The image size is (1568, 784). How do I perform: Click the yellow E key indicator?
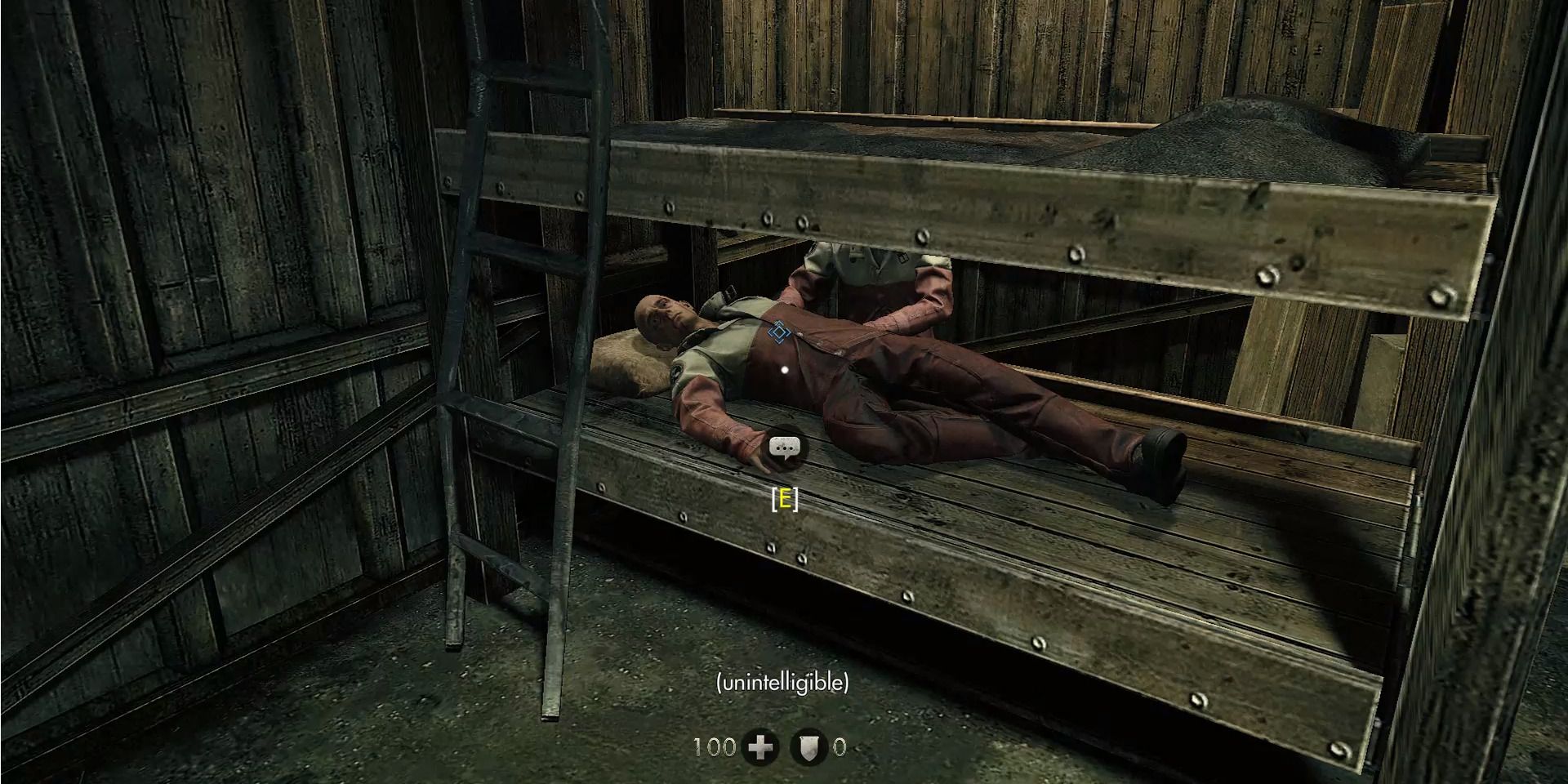tap(784, 497)
